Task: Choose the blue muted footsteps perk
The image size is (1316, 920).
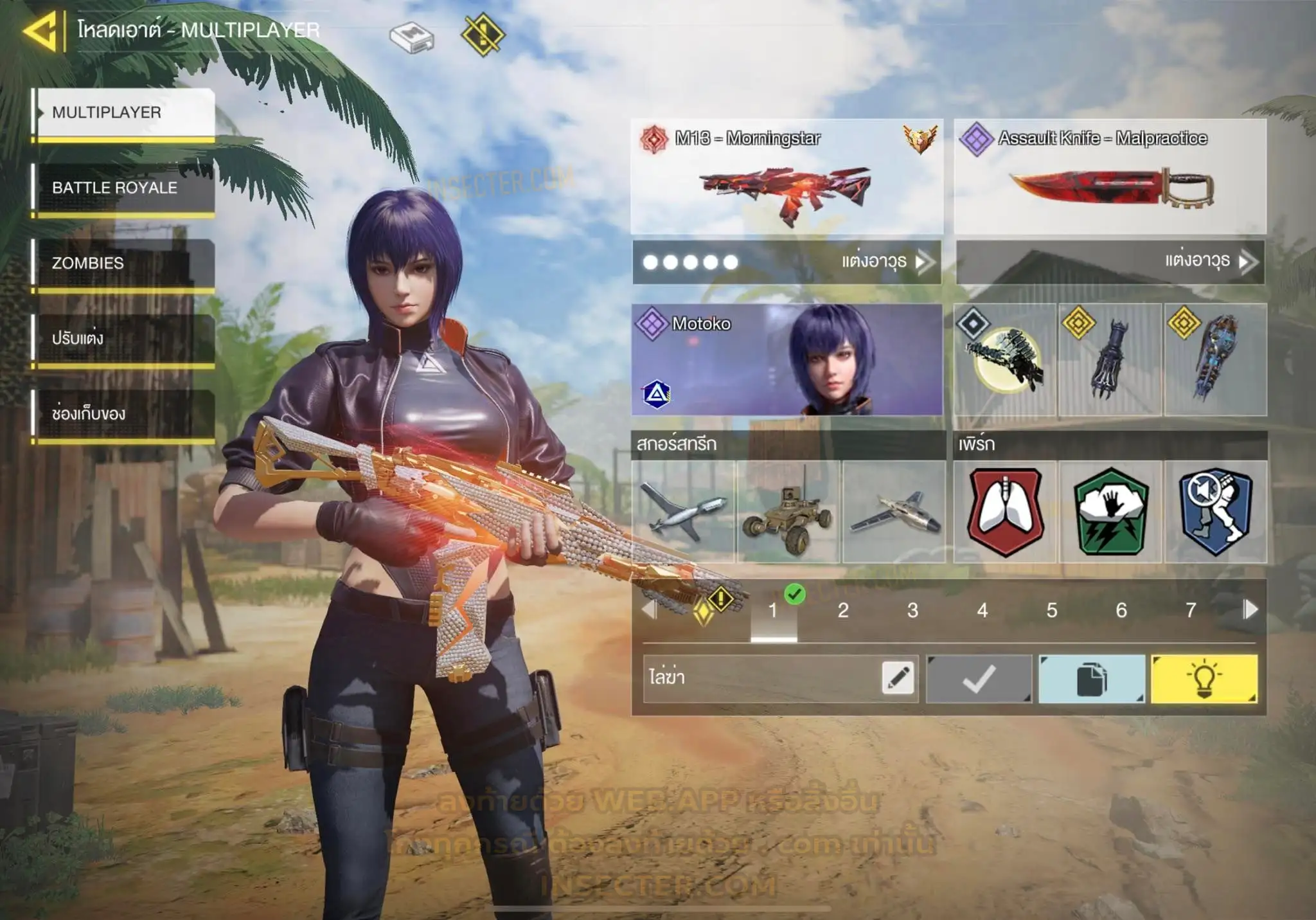Action: click(1216, 512)
